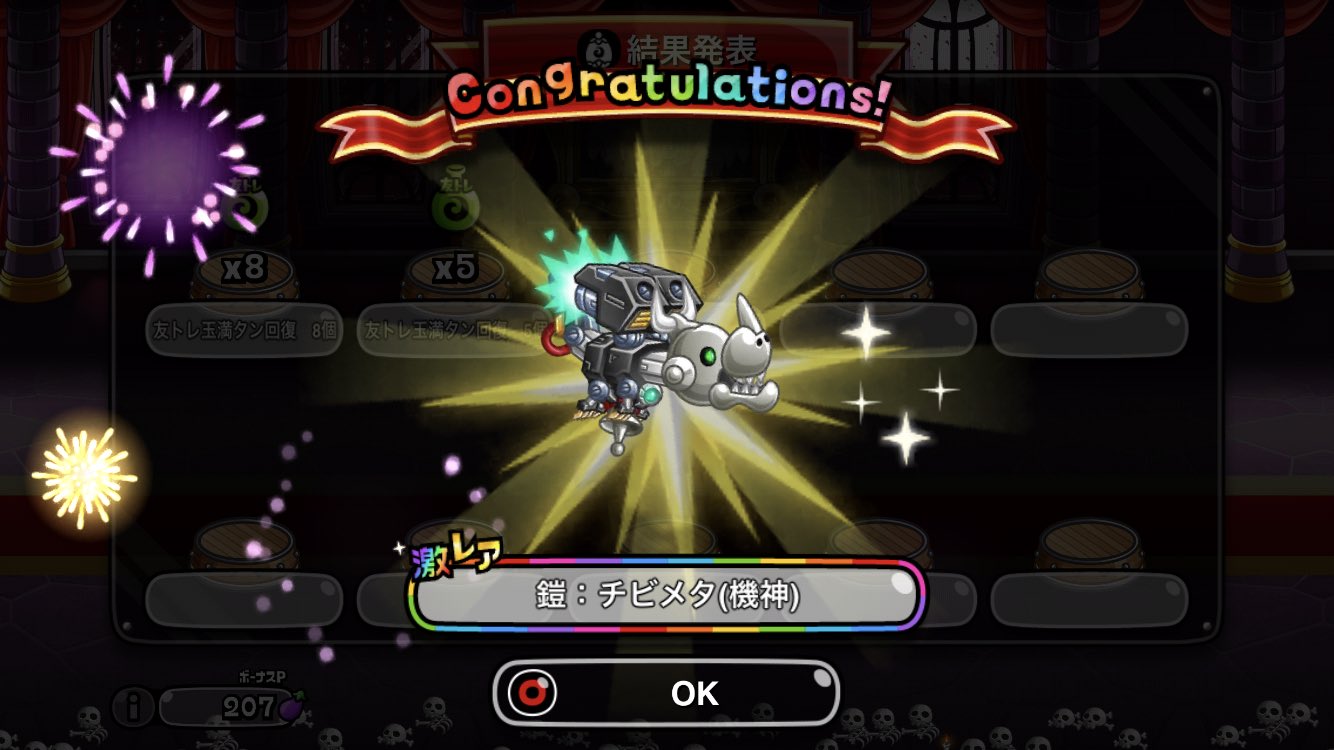
Task: Tap the empty reward slot in the top-right corner
Action: coord(1090,330)
